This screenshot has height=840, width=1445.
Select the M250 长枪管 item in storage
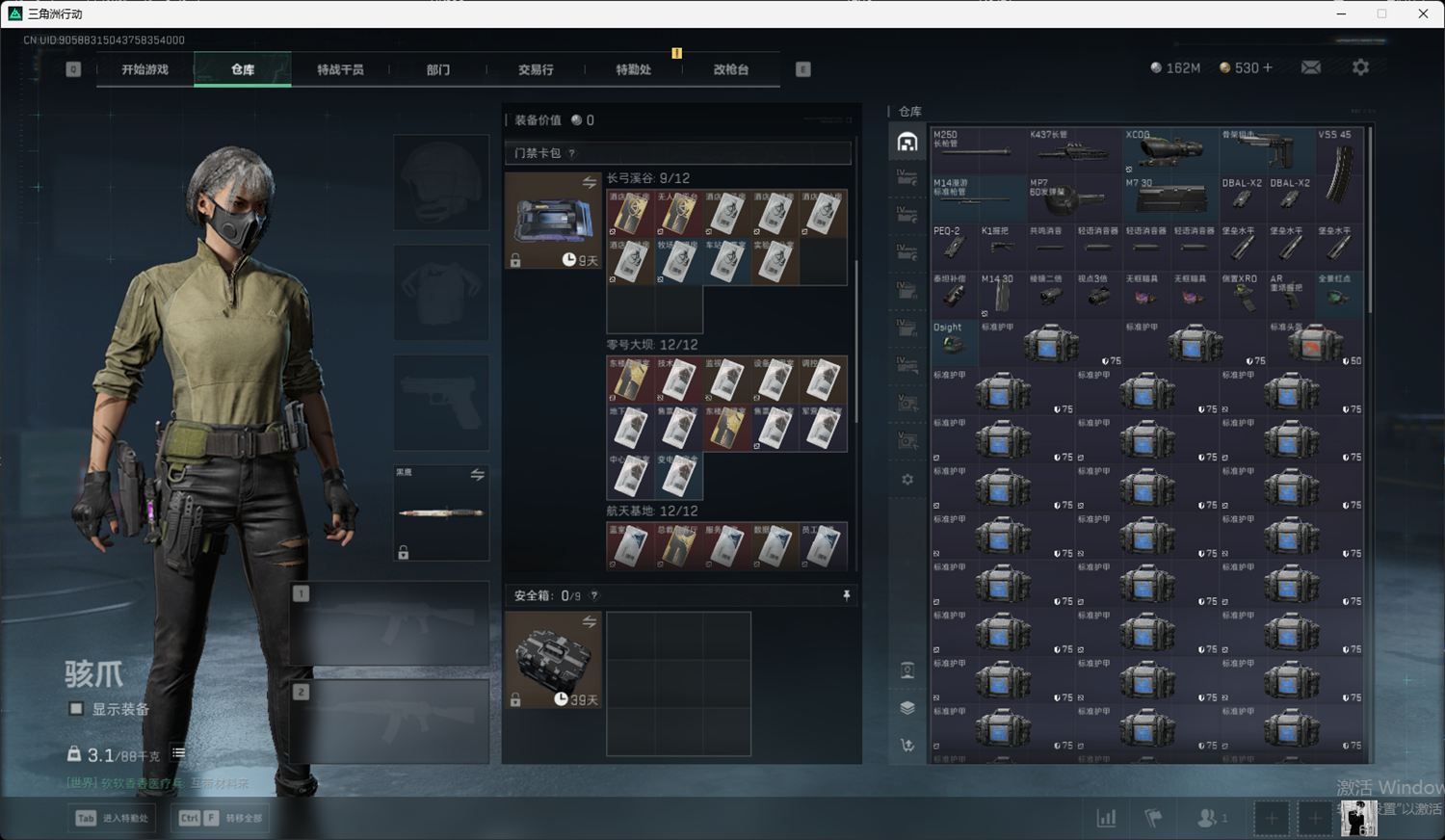pyautogui.click(x=977, y=148)
